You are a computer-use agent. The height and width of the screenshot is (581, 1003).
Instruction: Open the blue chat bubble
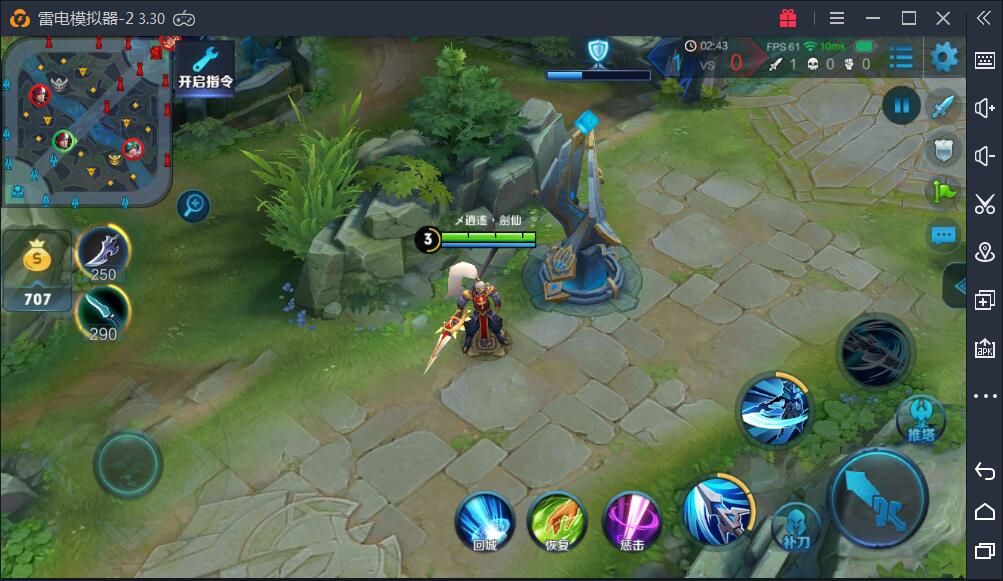click(944, 235)
